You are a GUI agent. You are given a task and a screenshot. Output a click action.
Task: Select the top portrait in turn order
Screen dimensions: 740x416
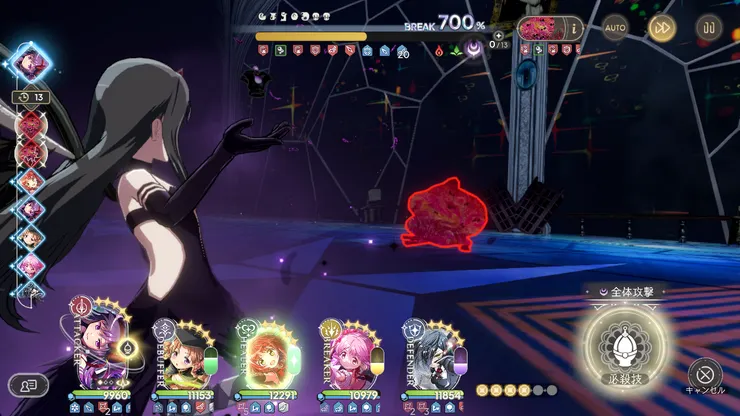[32, 60]
